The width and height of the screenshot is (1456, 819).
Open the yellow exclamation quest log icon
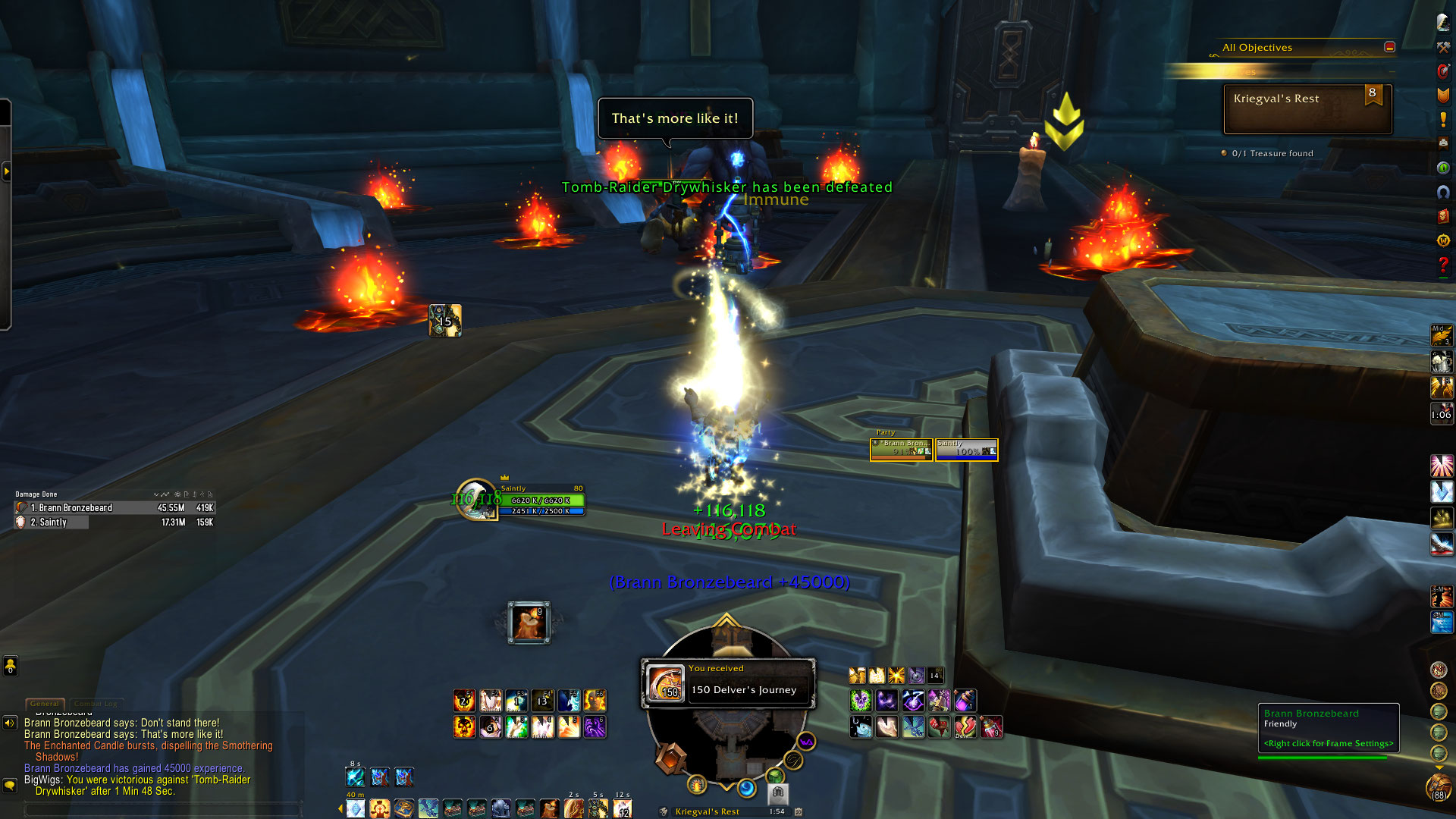[1443, 119]
